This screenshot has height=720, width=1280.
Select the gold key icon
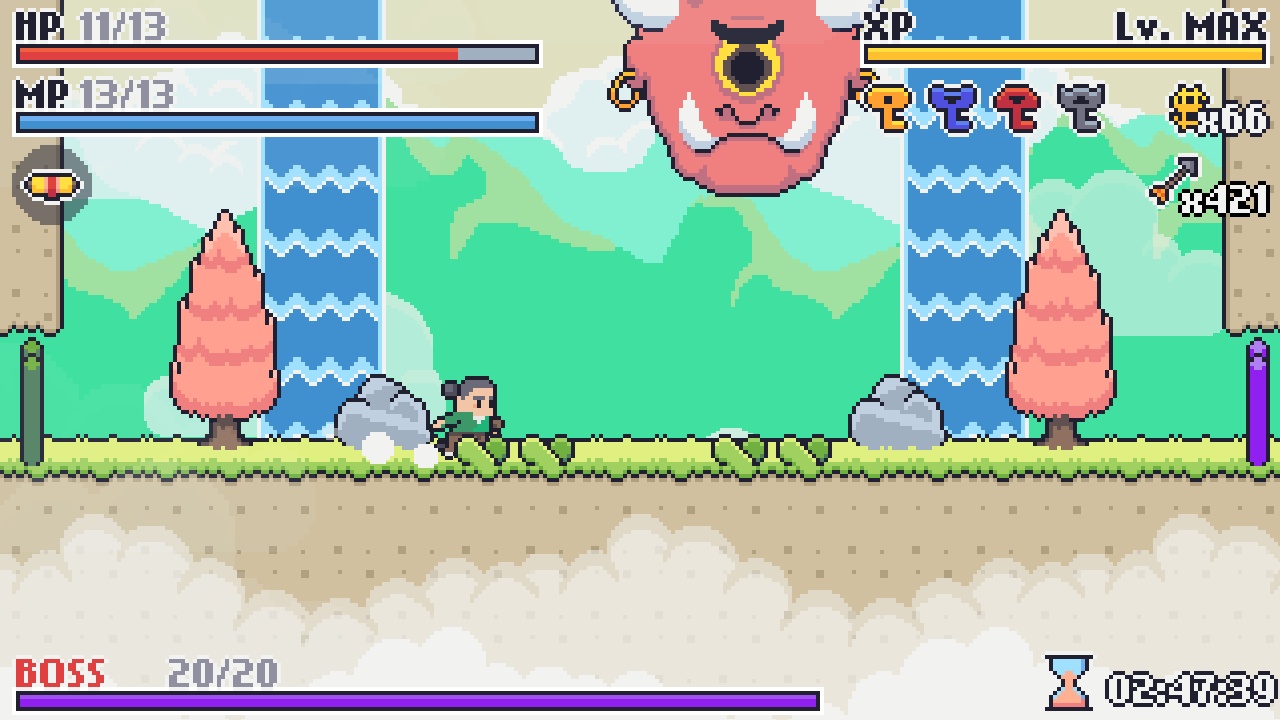point(889,105)
